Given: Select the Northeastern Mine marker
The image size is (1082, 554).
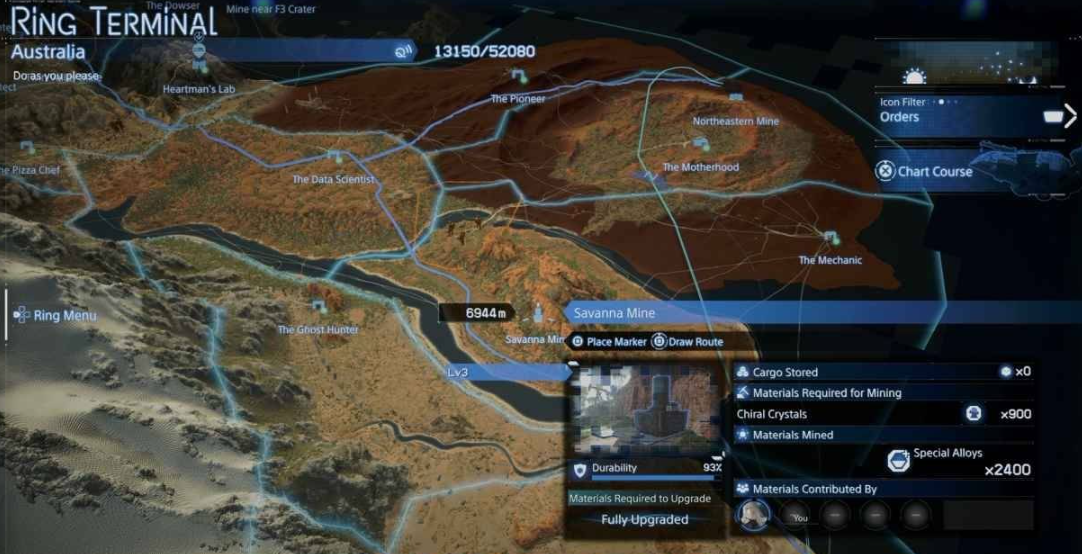Looking at the screenshot, I should 736,100.
